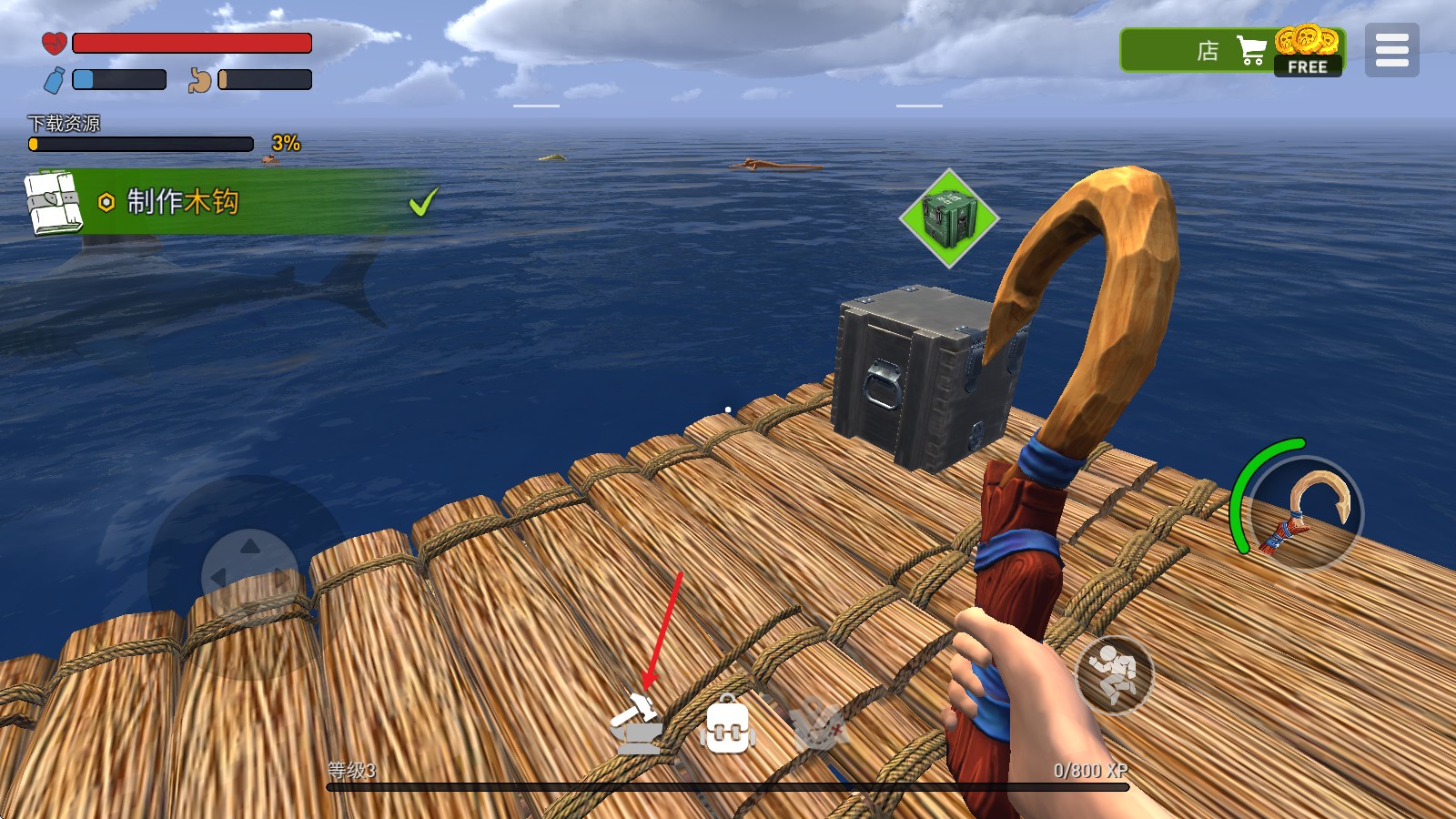Tap the jump figure button
The height and width of the screenshot is (819, 1456).
point(1114,675)
